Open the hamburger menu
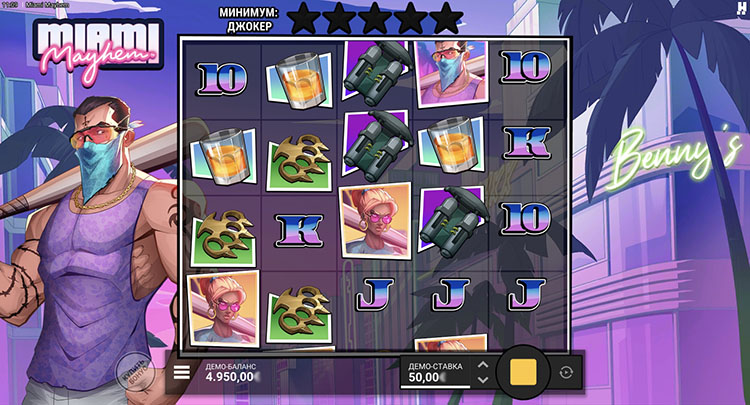 (182, 372)
